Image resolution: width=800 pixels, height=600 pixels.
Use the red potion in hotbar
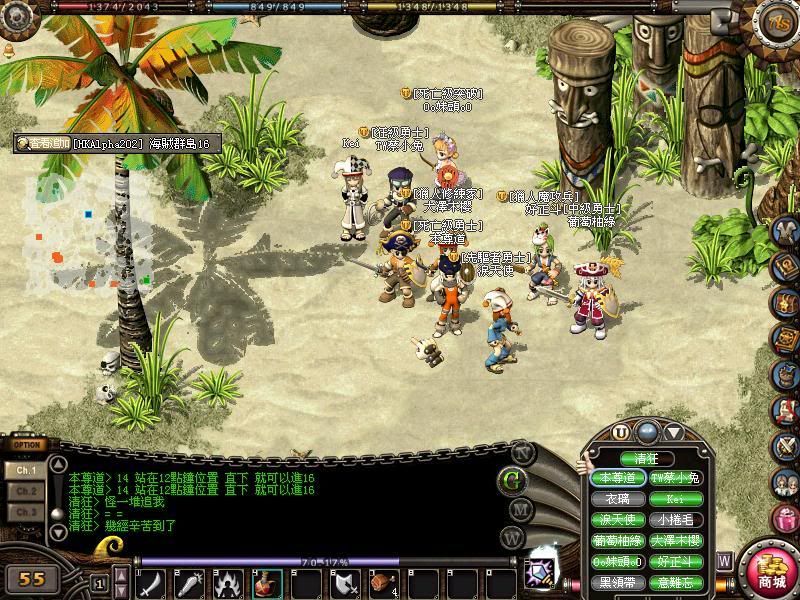click(268, 583)
